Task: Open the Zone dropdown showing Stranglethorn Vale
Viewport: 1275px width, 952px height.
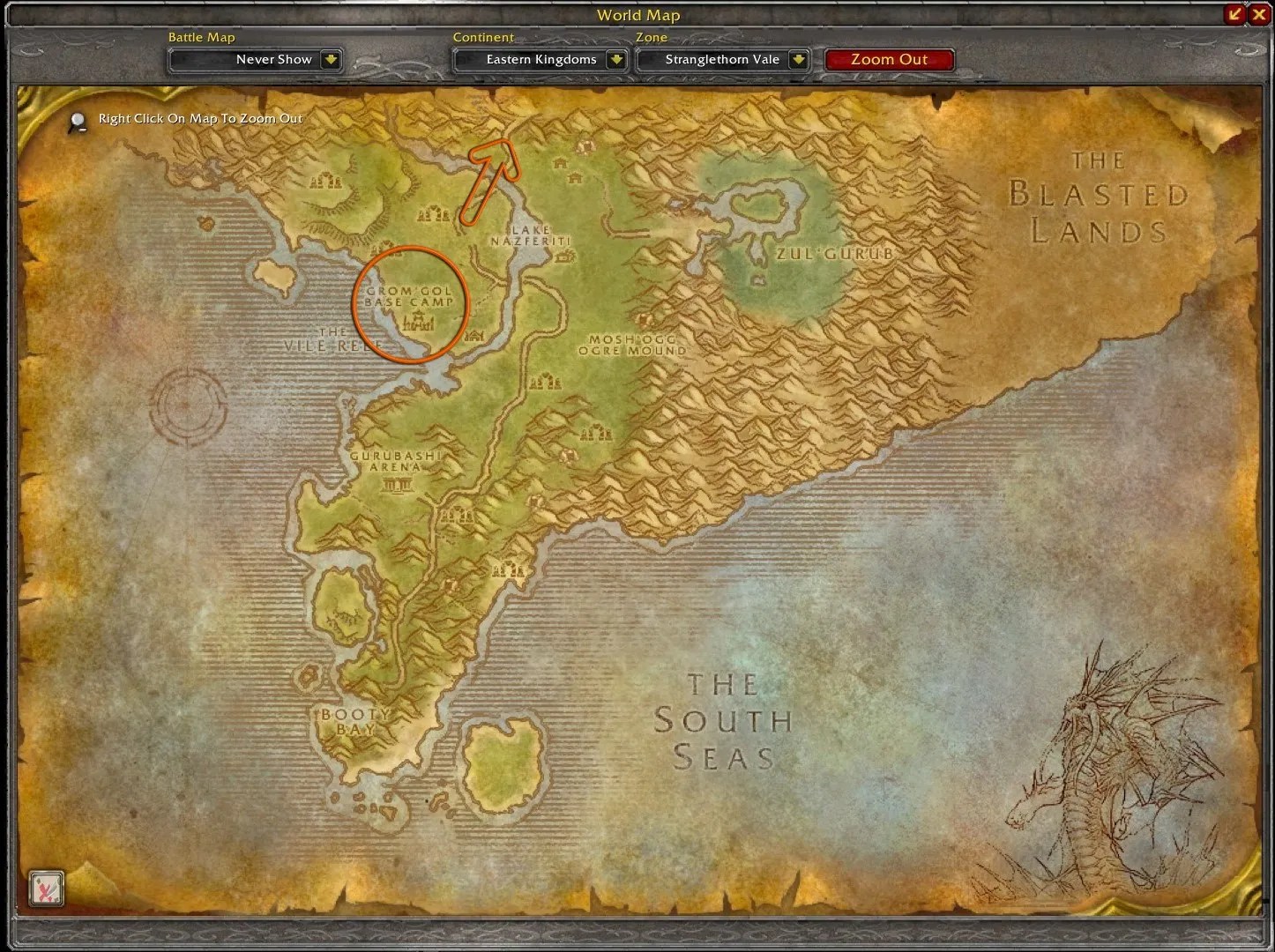Action: [723, 59]
